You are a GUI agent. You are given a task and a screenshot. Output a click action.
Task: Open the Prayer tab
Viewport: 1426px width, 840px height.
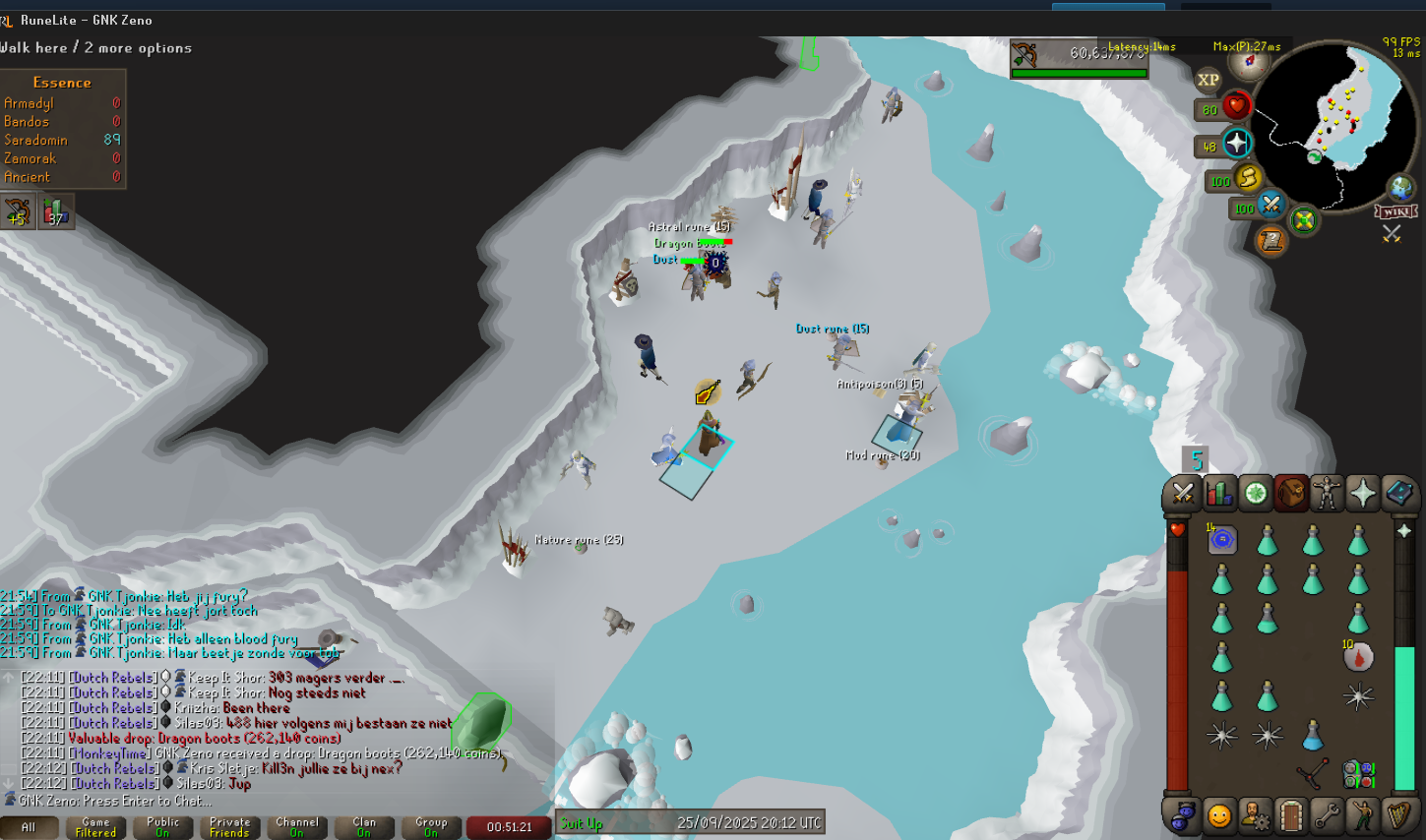tap(1363, 493)
